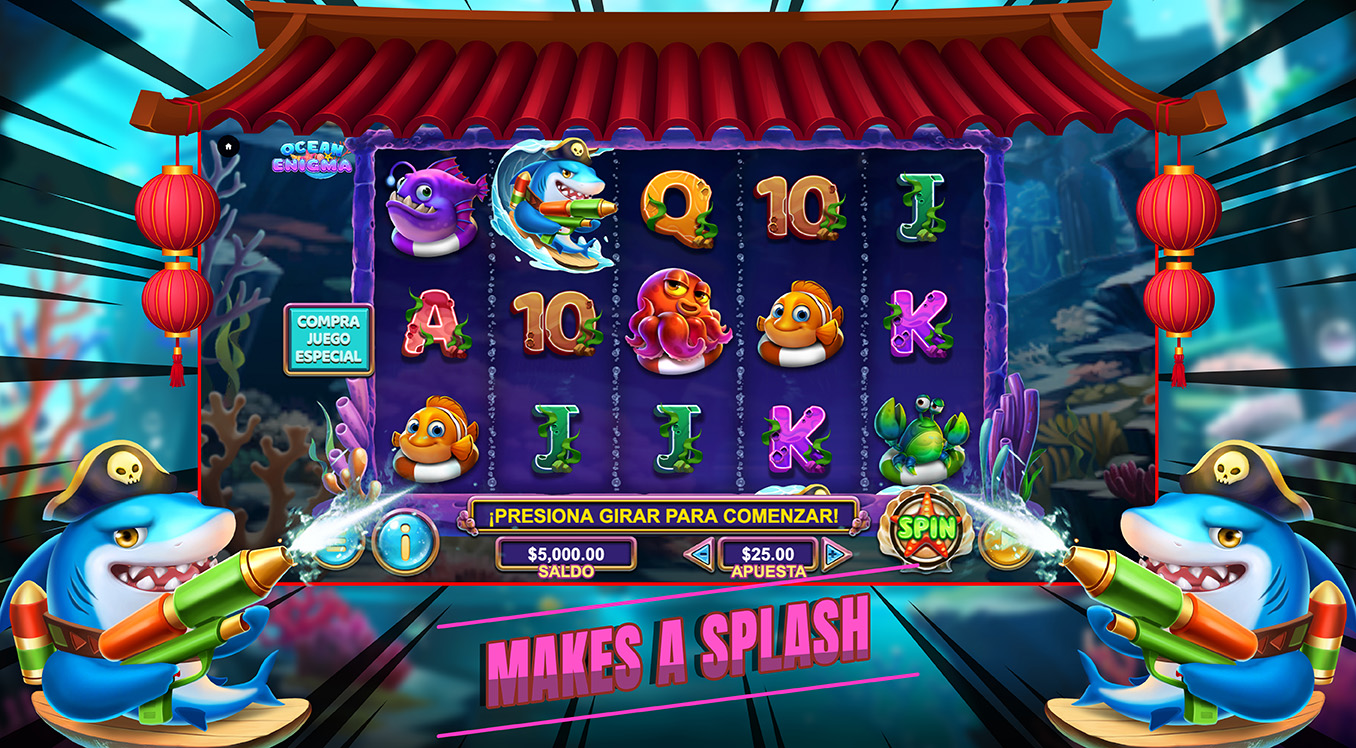This screenshot has height=748, width=1356.
Task: Go to the lobby via the home icon
Action: (x=228, y=146)
